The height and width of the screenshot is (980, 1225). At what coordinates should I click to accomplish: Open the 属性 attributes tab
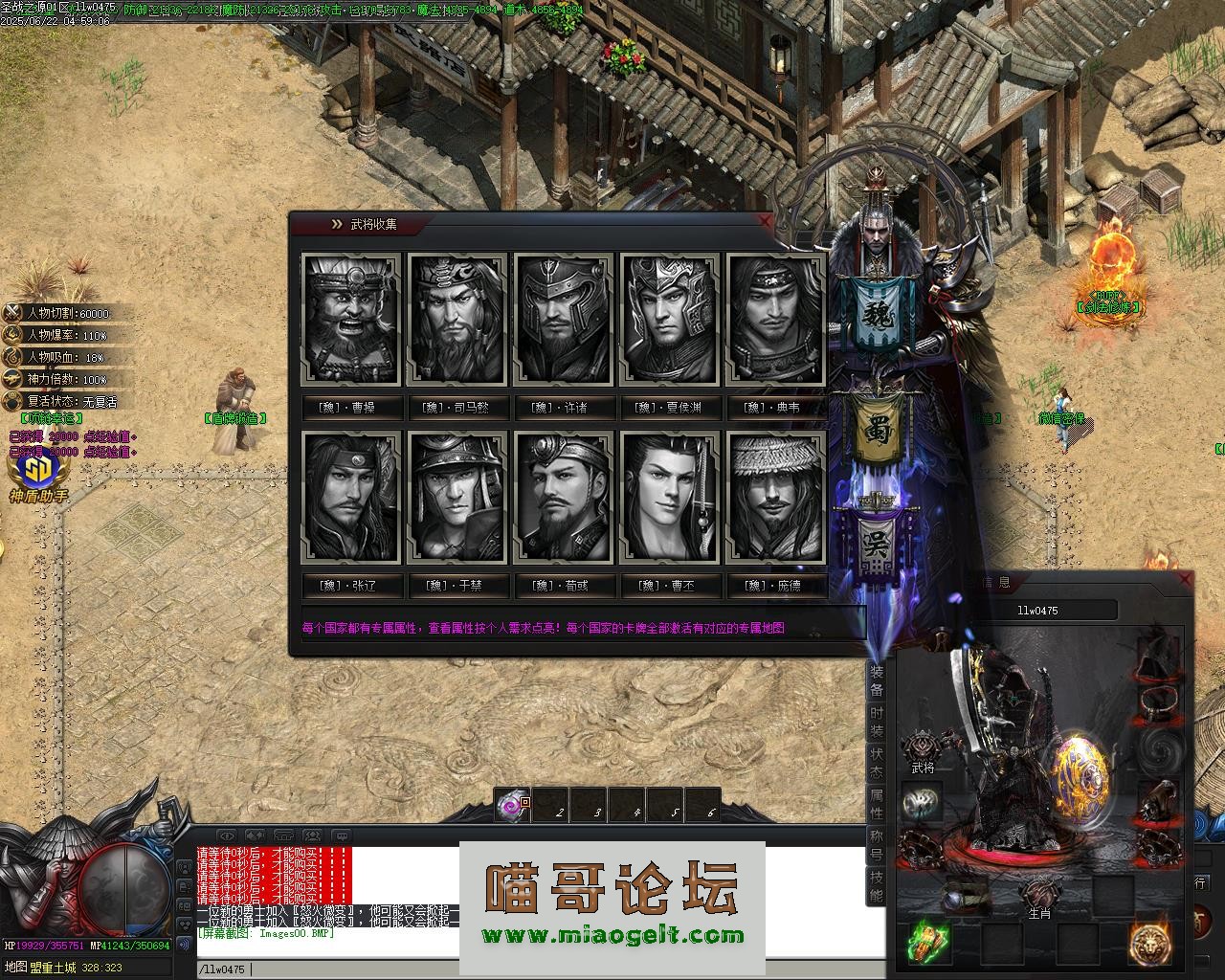877,804
